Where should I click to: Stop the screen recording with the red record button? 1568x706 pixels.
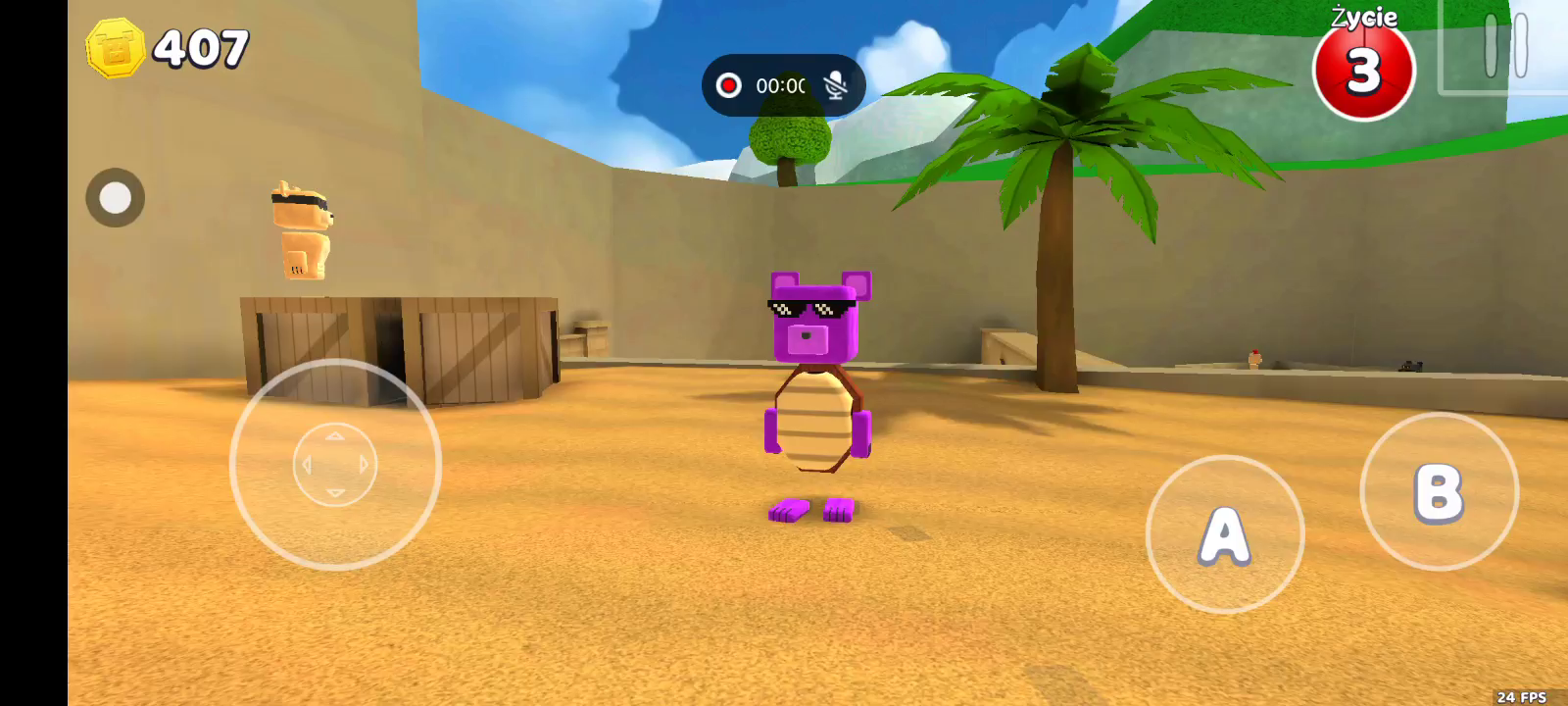[728, 85]
